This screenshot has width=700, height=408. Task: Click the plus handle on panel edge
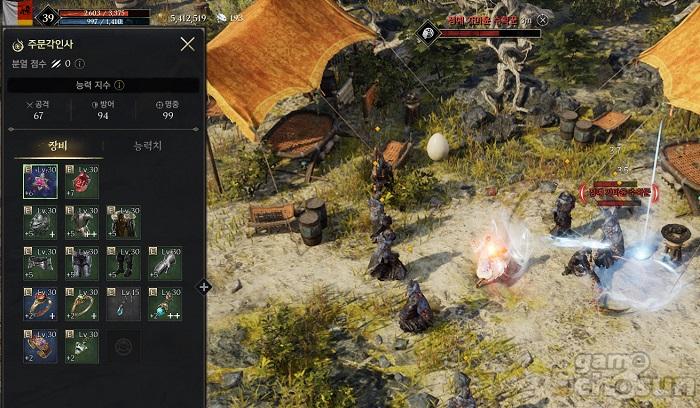point(204,287)
